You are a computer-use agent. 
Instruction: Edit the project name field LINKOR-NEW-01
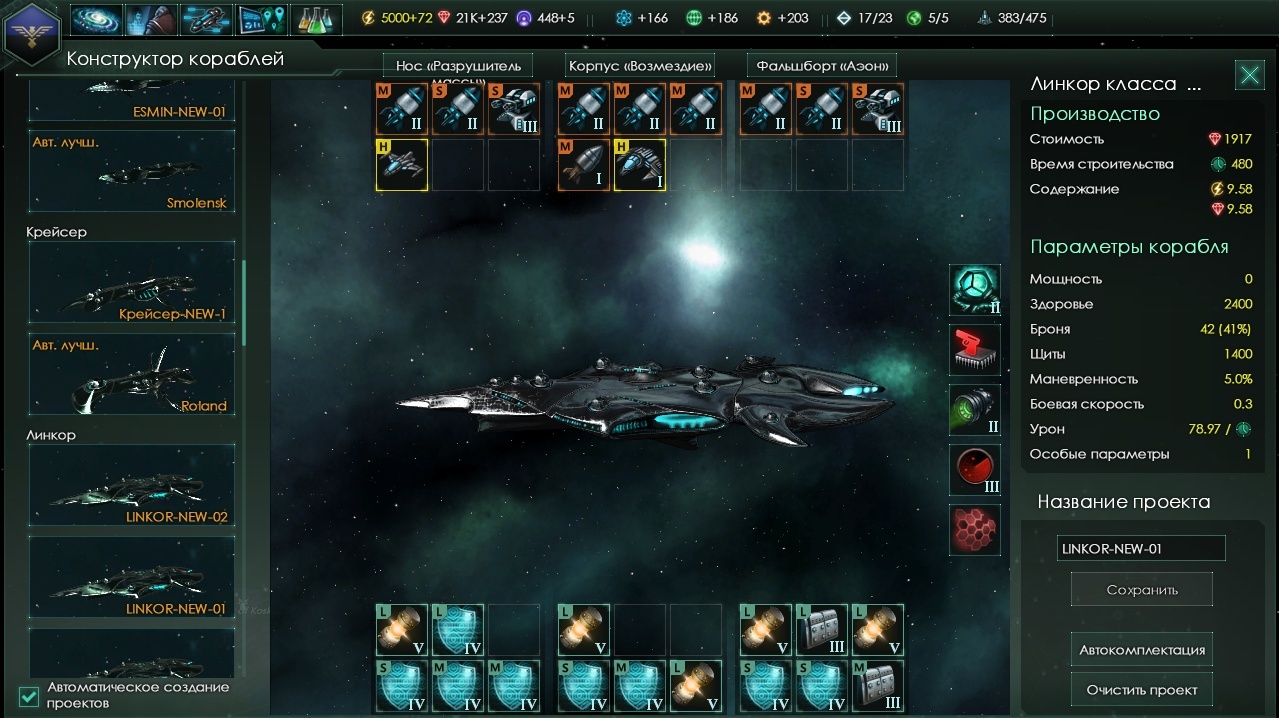[x=1140, y=548]
